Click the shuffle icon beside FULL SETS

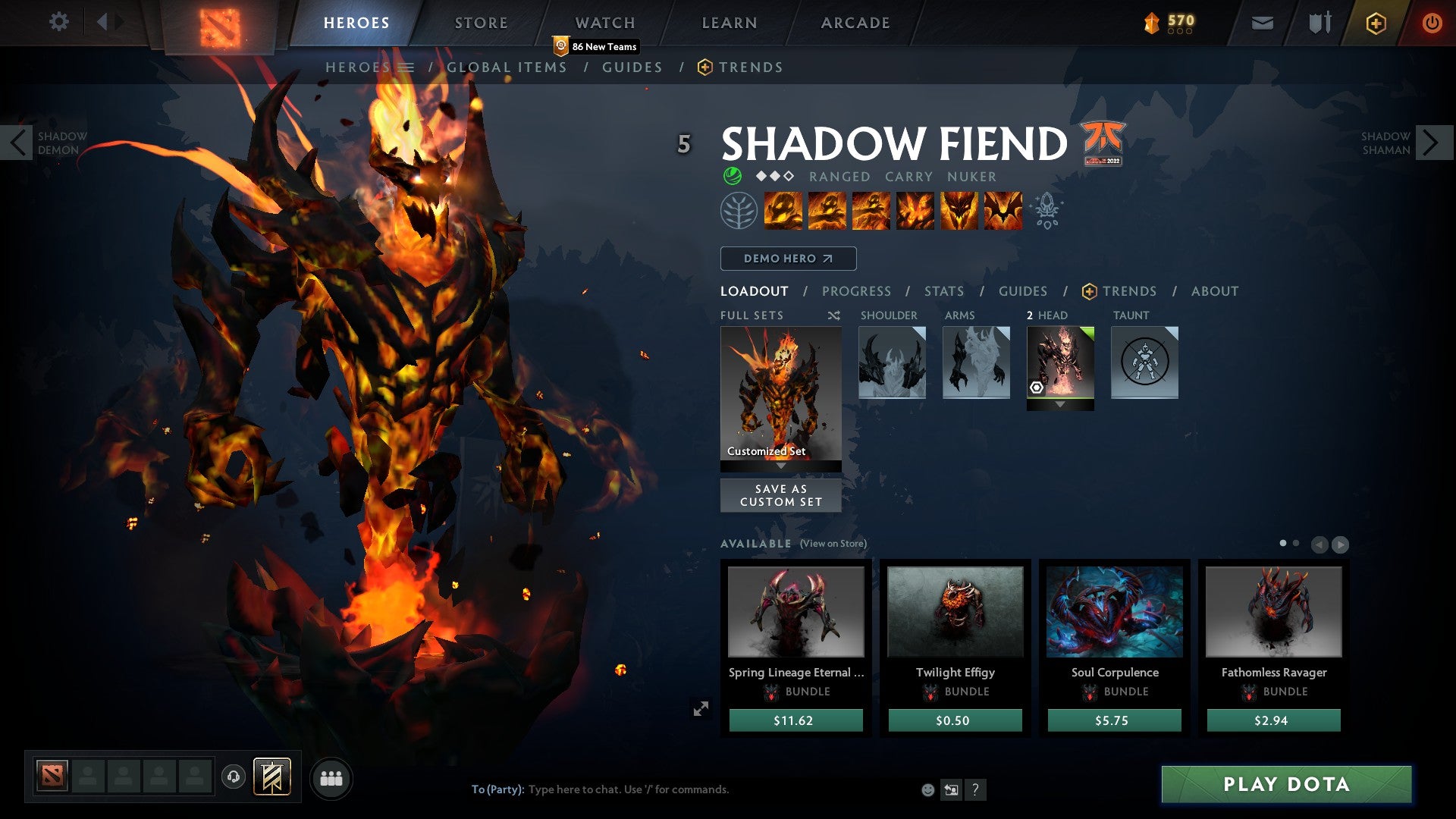tap(834, 315)
